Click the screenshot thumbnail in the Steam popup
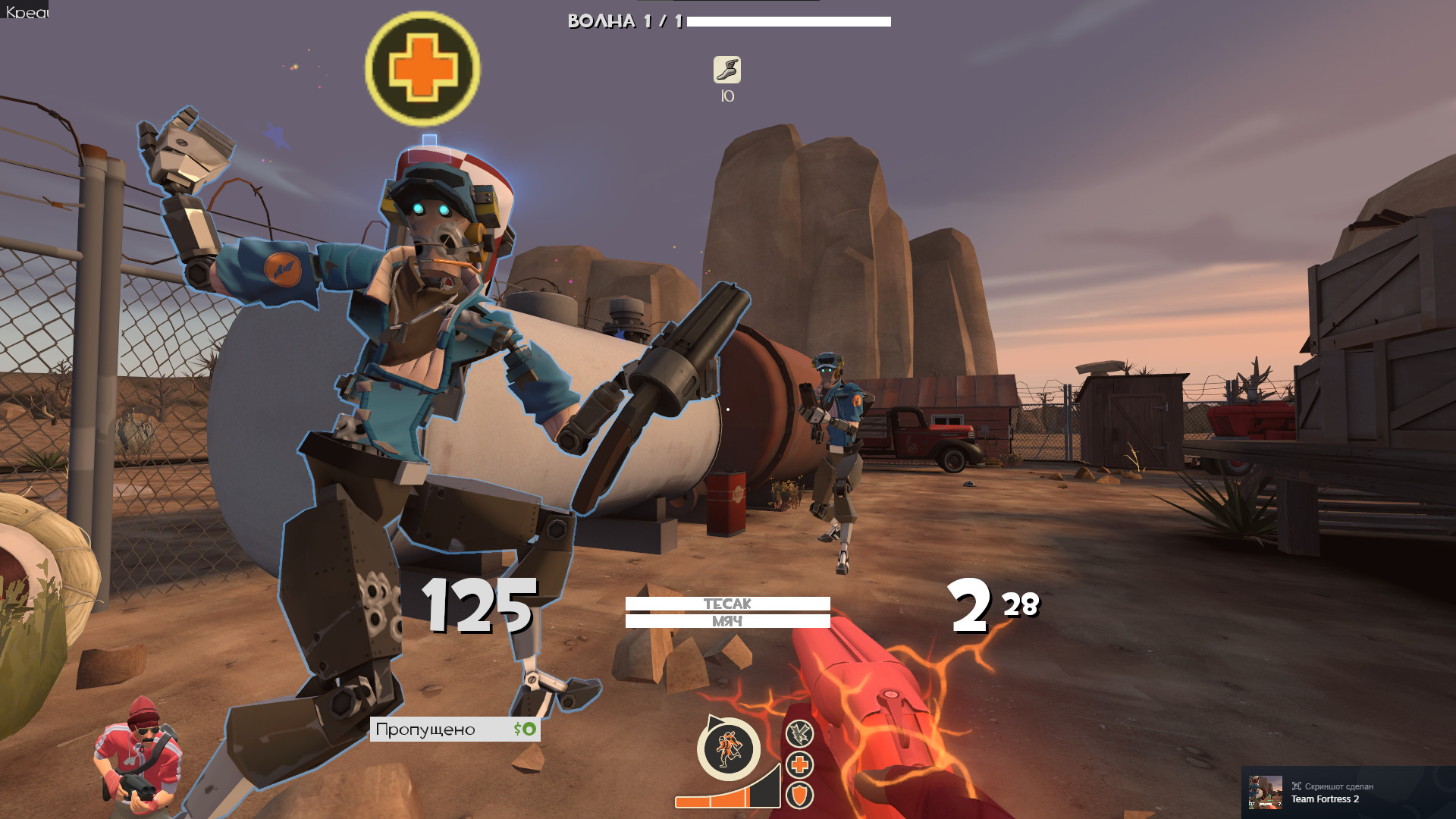The height and width of the screenshot is (819, 1456). pos(1265,792)
